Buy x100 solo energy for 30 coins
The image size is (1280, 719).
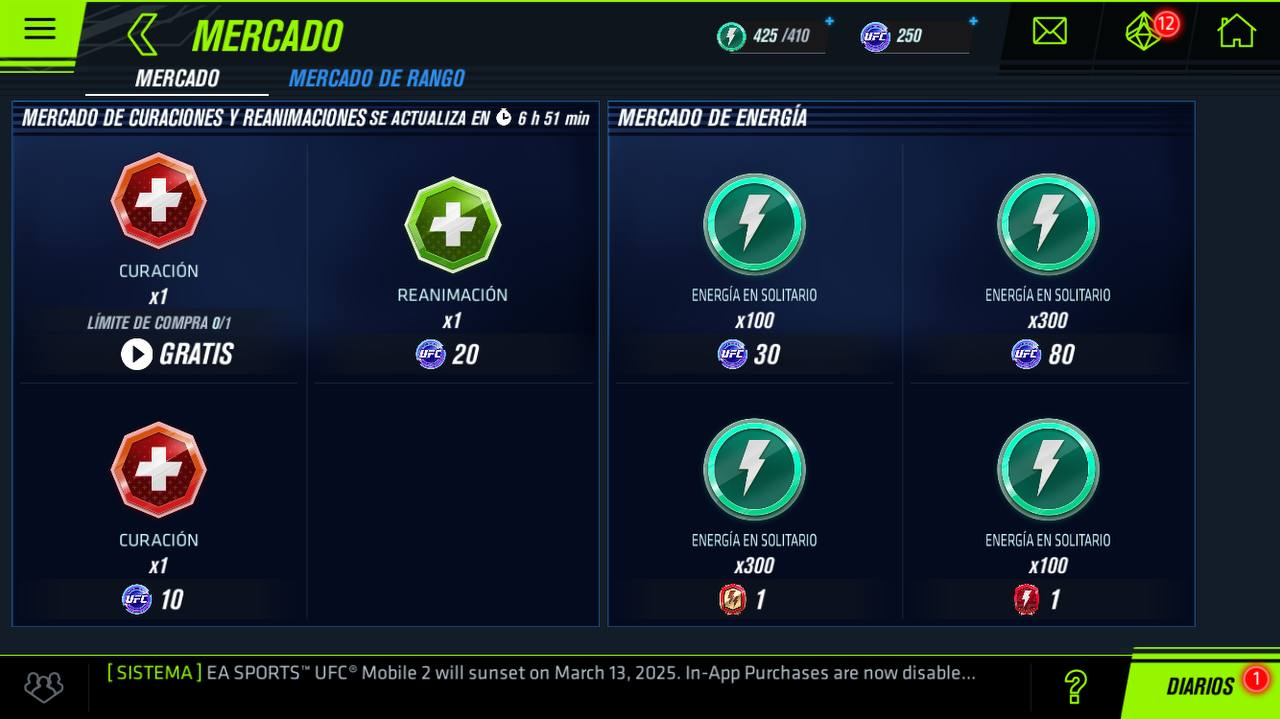(x=754, y=354)
